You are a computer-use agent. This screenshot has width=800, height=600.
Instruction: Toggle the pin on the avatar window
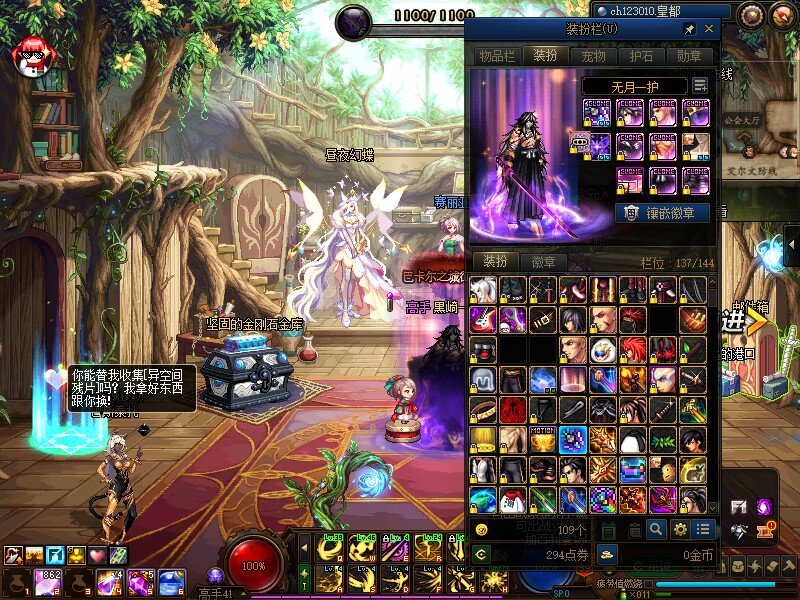pos(689,30)
